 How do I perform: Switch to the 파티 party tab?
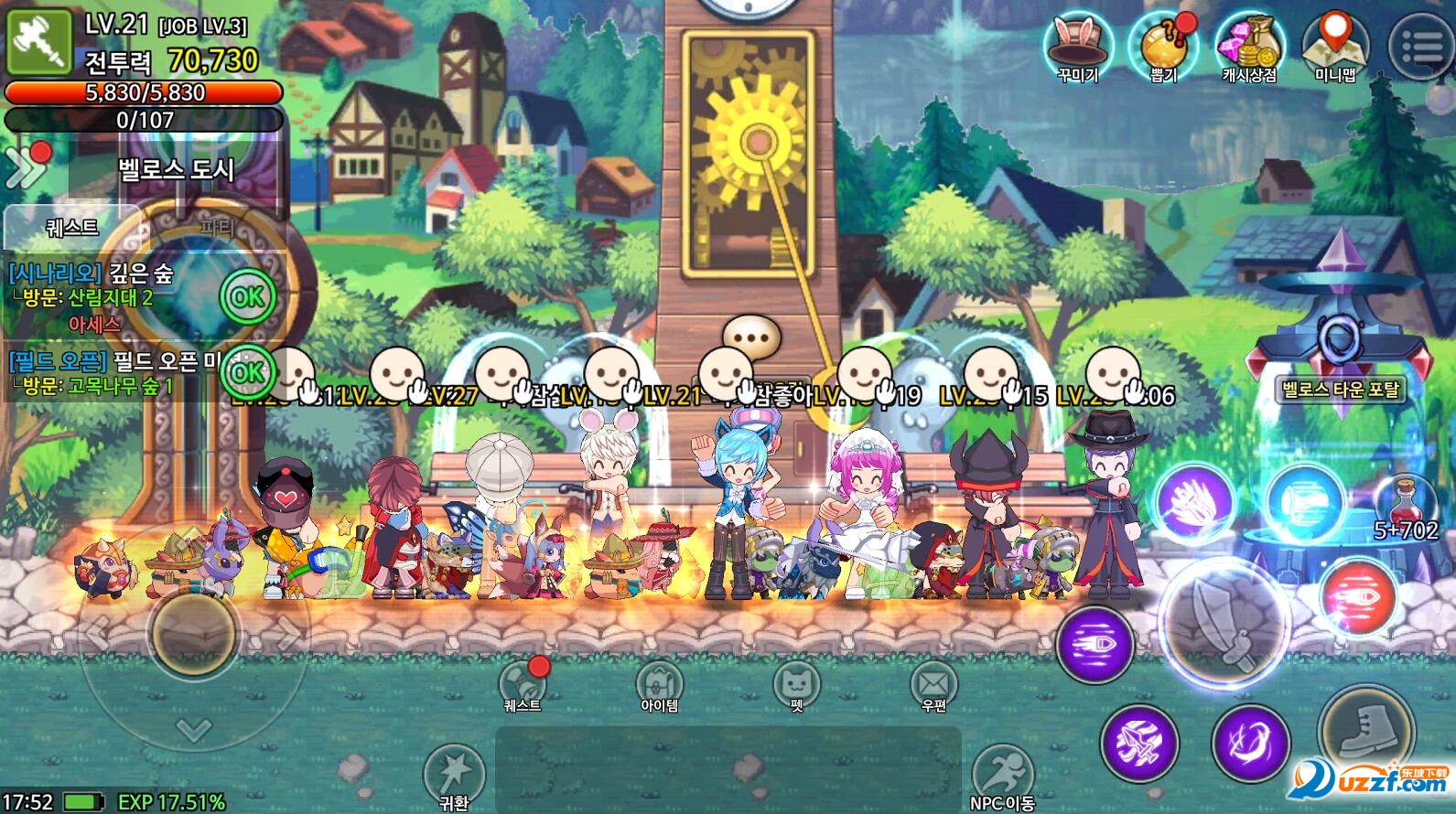(x=217, y=227)
